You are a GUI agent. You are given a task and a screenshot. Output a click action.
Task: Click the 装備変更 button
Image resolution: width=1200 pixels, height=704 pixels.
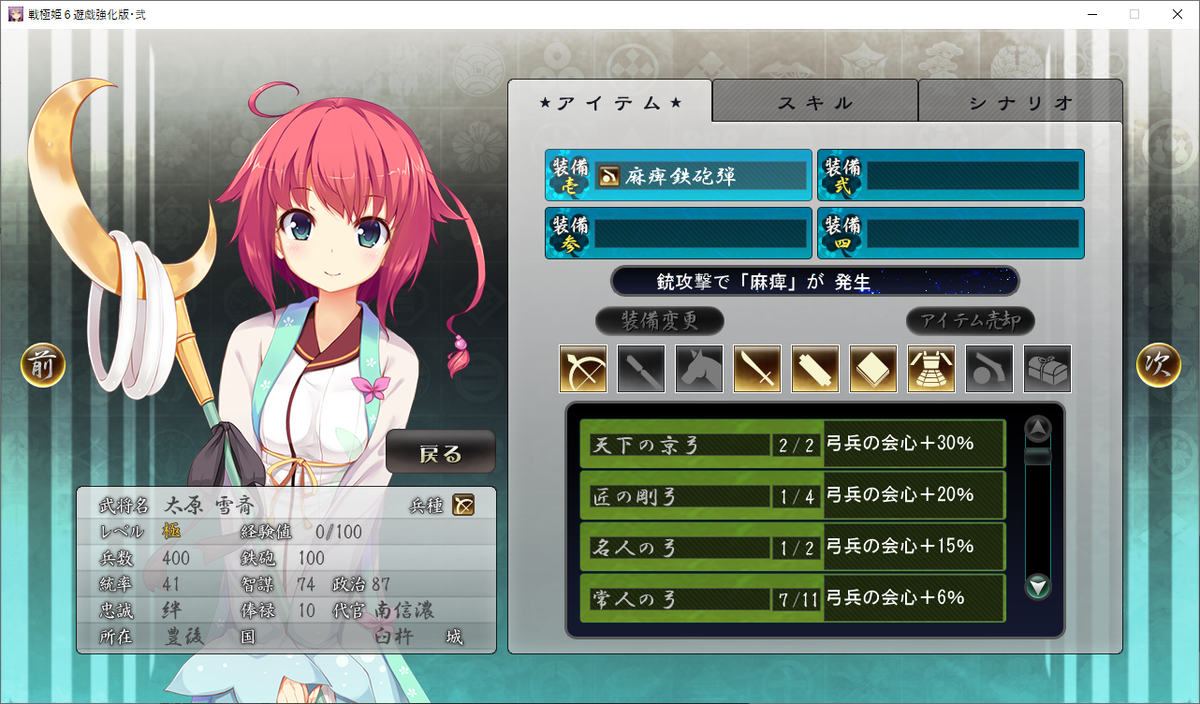point(659,321)
